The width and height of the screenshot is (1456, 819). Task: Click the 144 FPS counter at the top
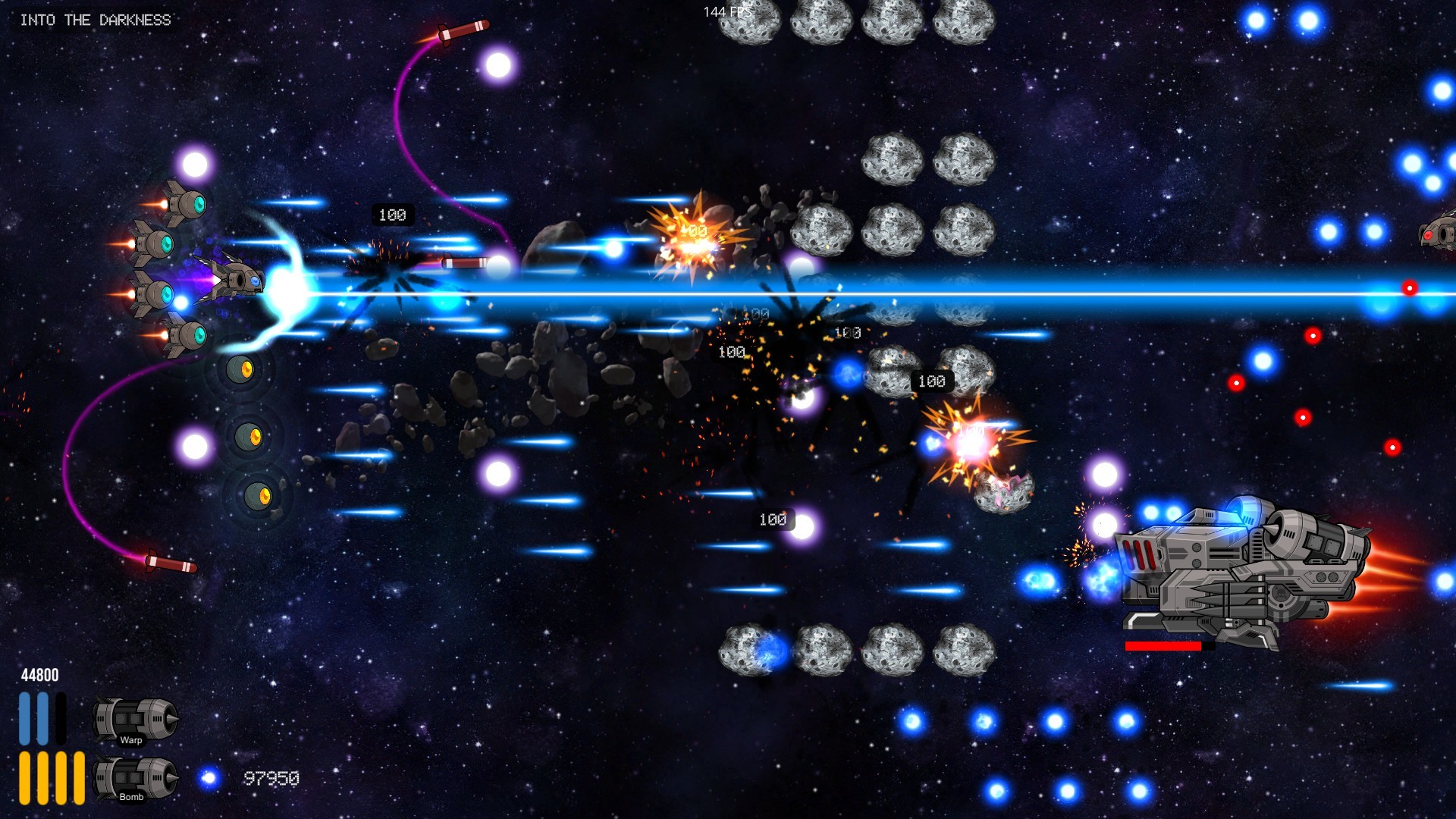click(x=729, y=11)
